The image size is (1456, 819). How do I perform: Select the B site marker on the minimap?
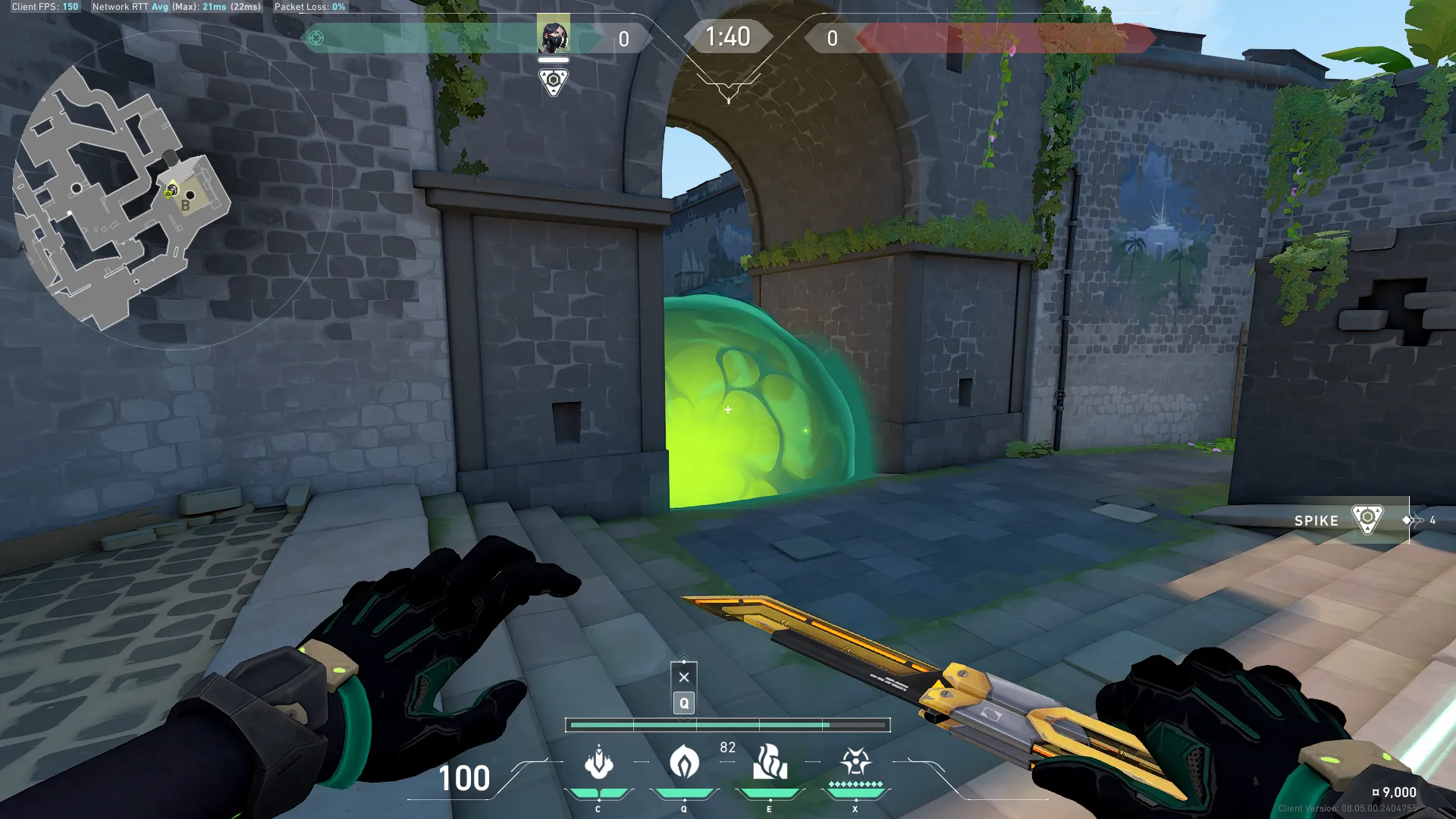[x=185, y=206]
